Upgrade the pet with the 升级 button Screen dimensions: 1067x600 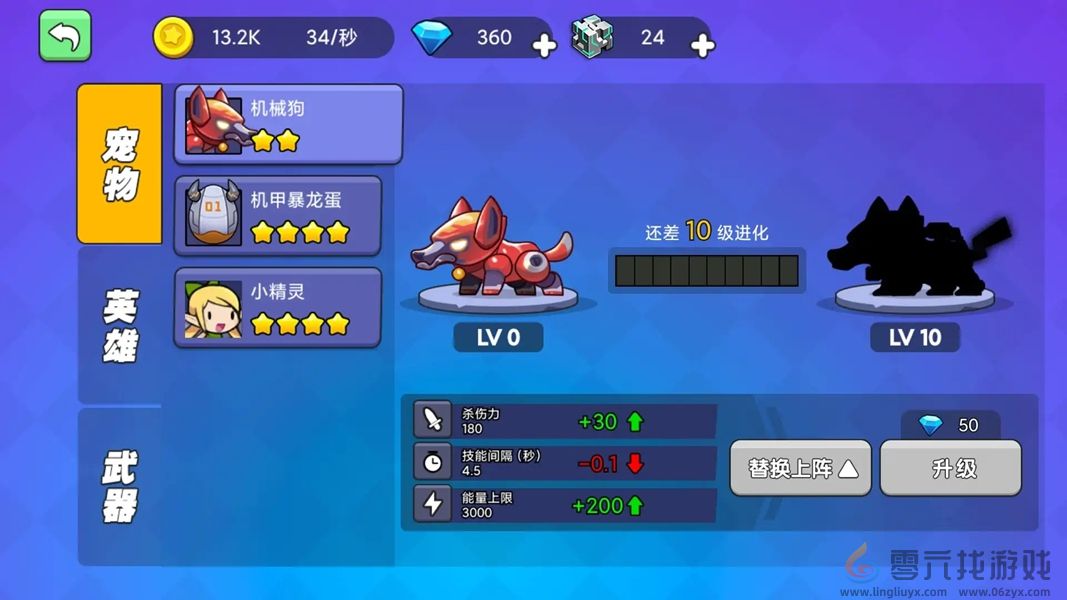[951, 468]
